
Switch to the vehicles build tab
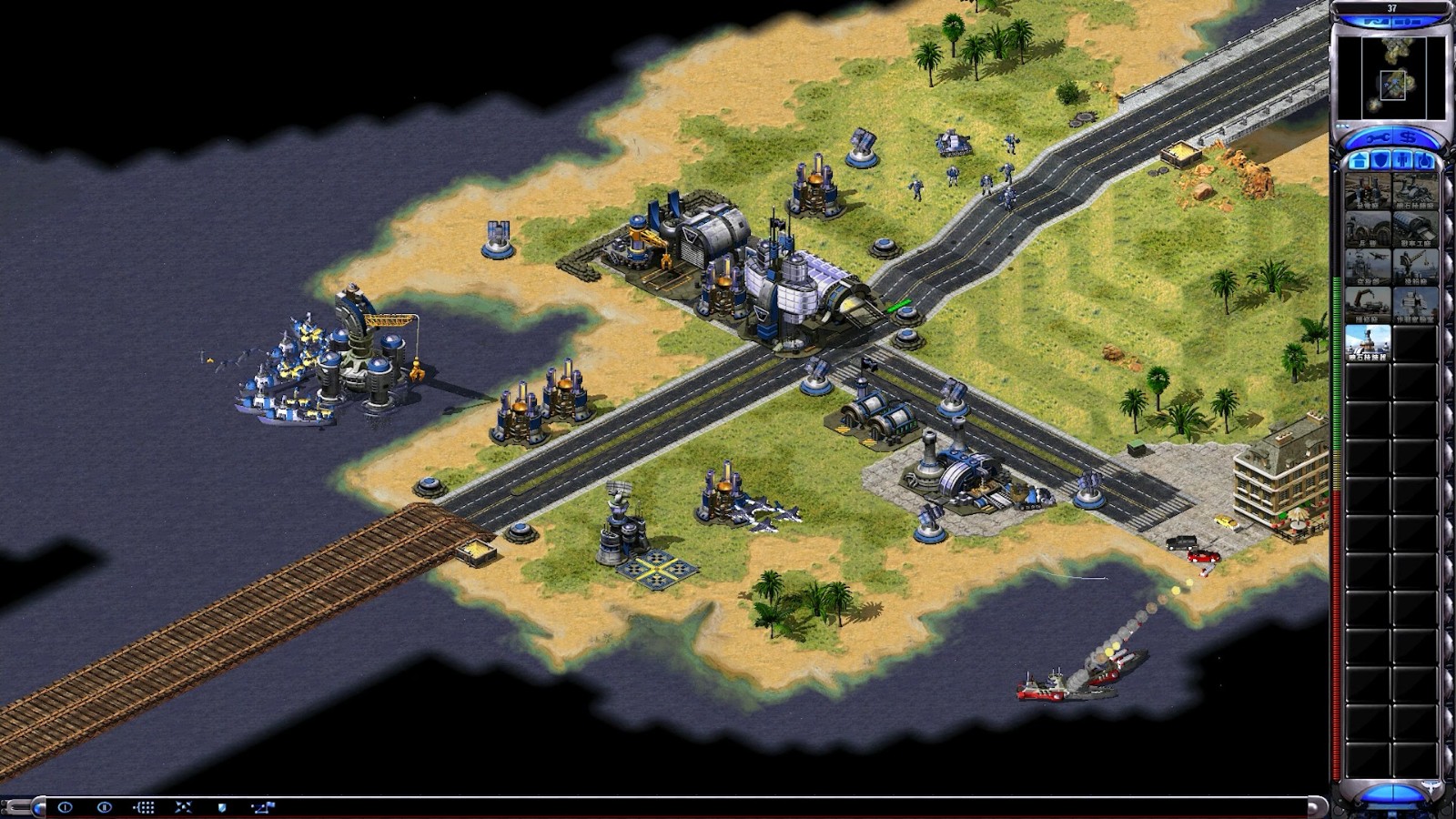click(x=1424, y=161)
